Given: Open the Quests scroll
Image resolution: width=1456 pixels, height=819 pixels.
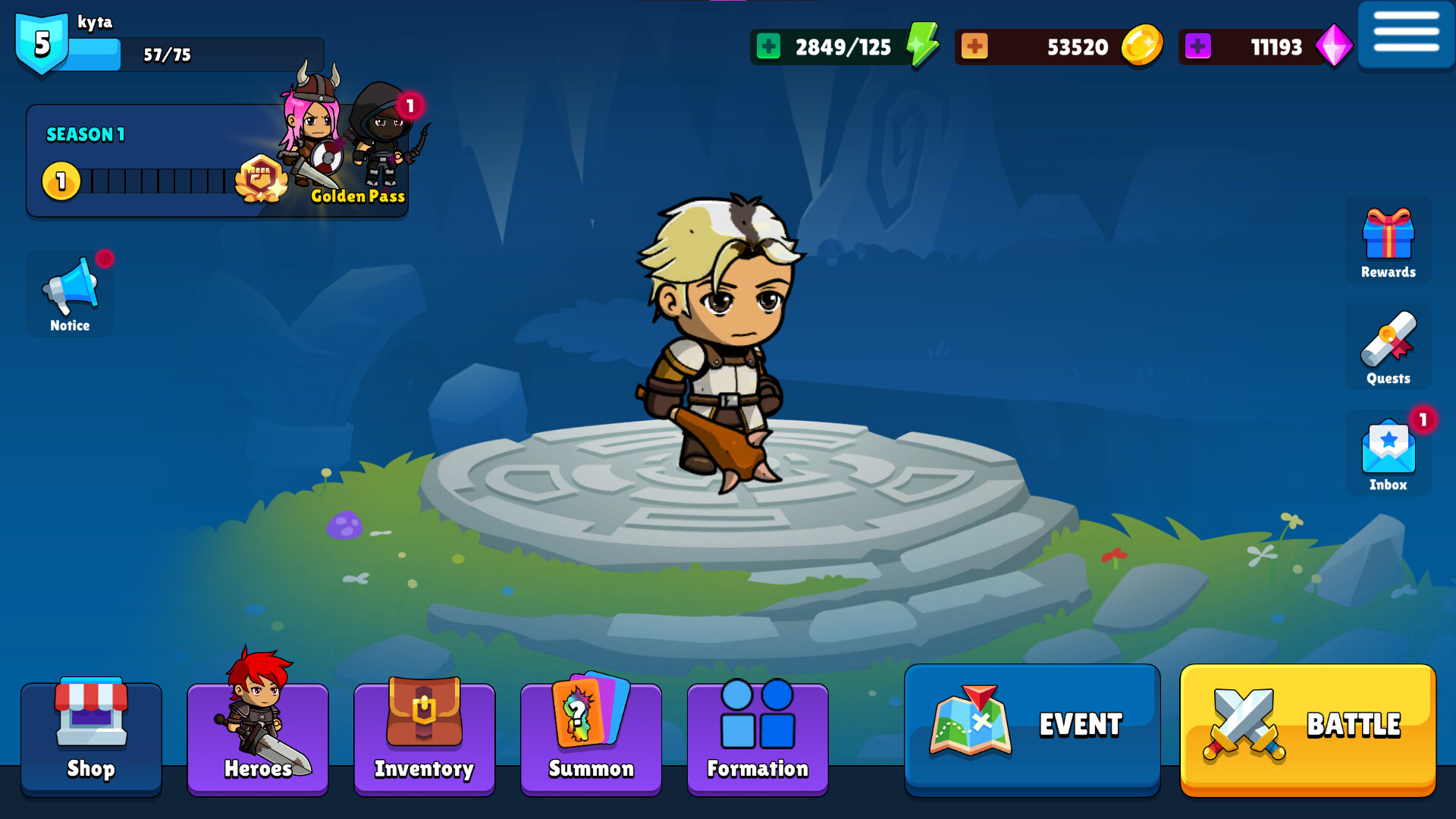Looking at the screenshot, I should click(1387, 347).
